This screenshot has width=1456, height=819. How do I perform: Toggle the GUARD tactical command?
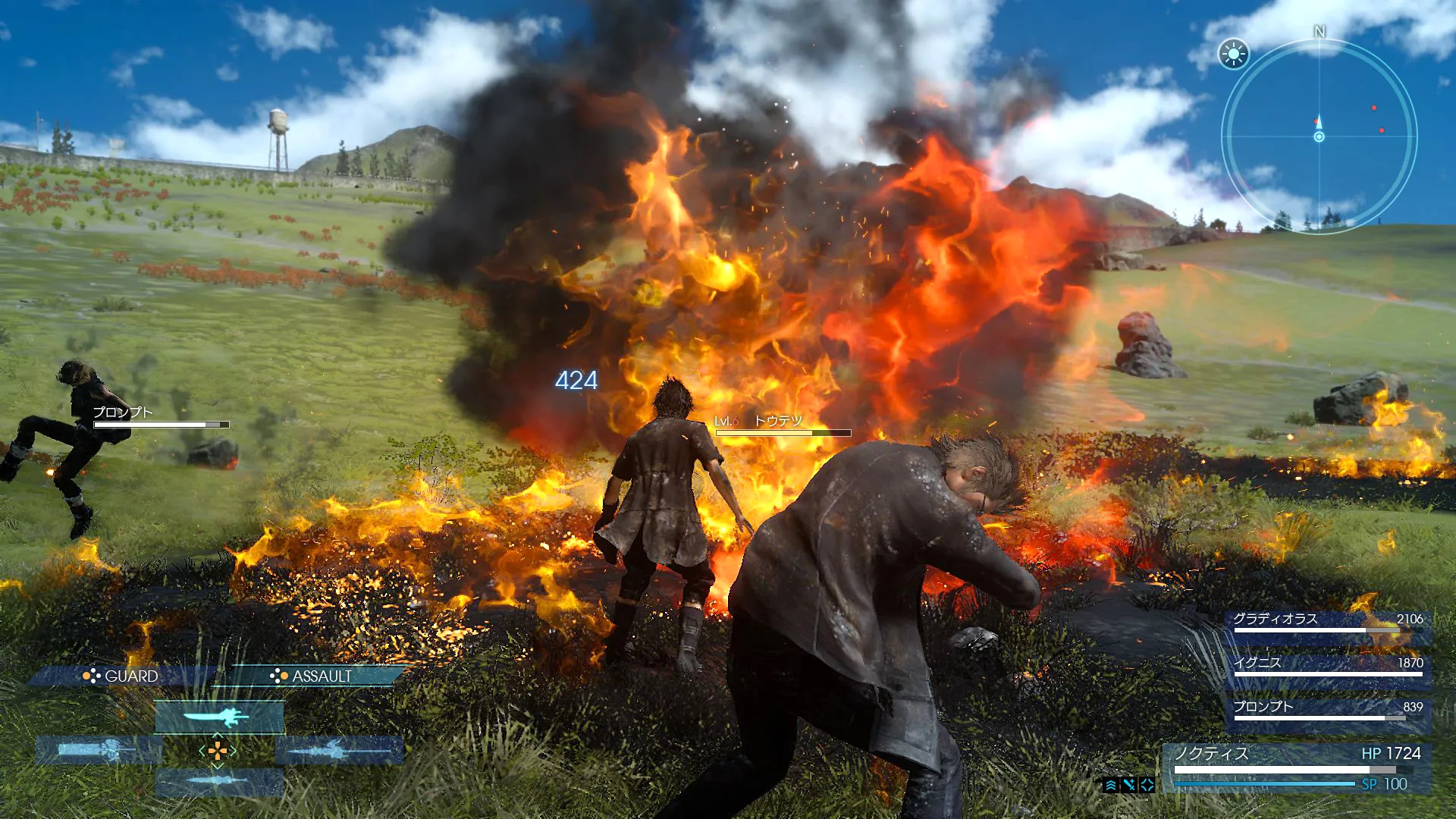click(129, 676)
